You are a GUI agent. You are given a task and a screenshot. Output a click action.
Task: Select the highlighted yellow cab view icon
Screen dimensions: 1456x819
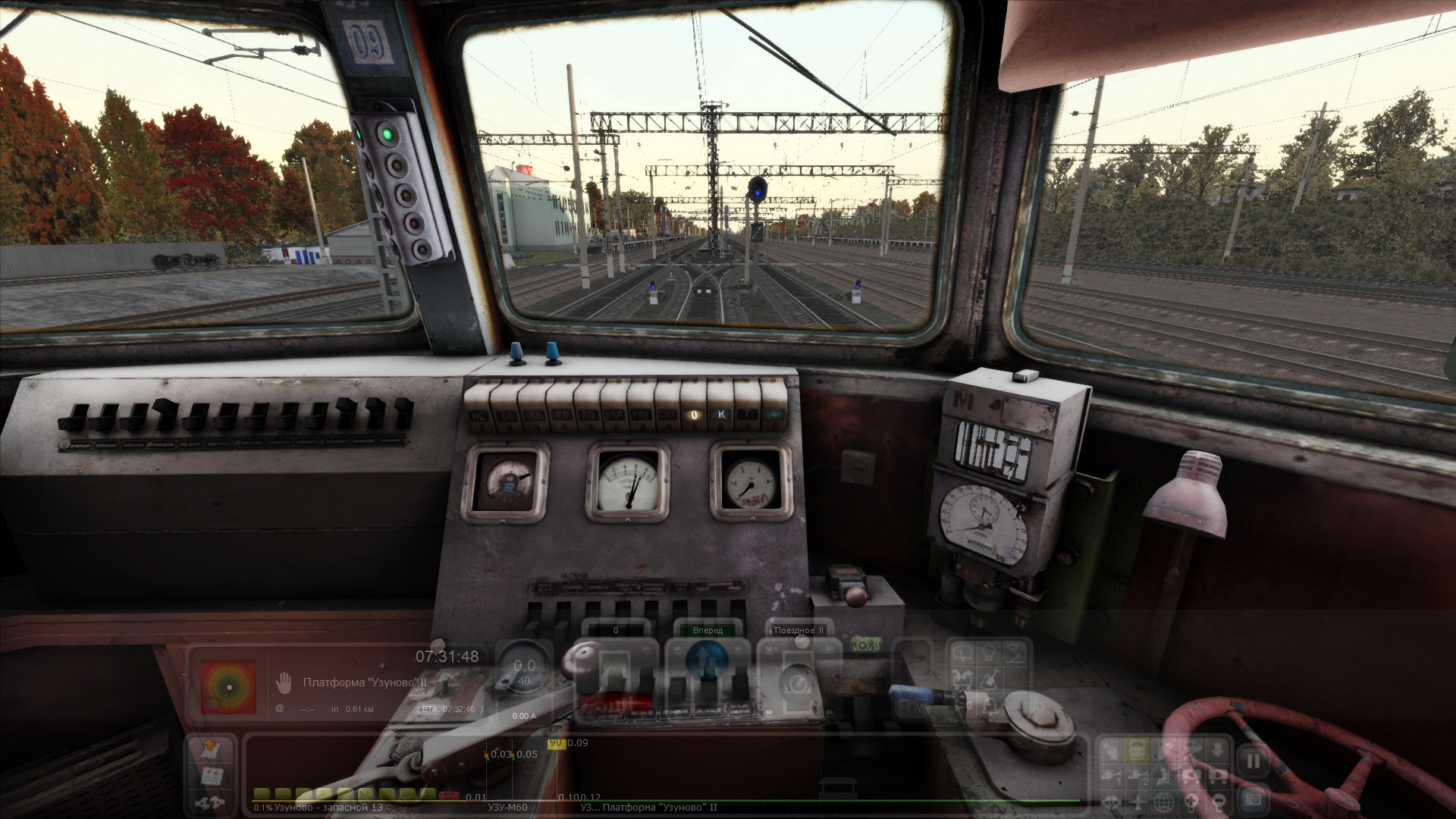tap(1137, 751)
